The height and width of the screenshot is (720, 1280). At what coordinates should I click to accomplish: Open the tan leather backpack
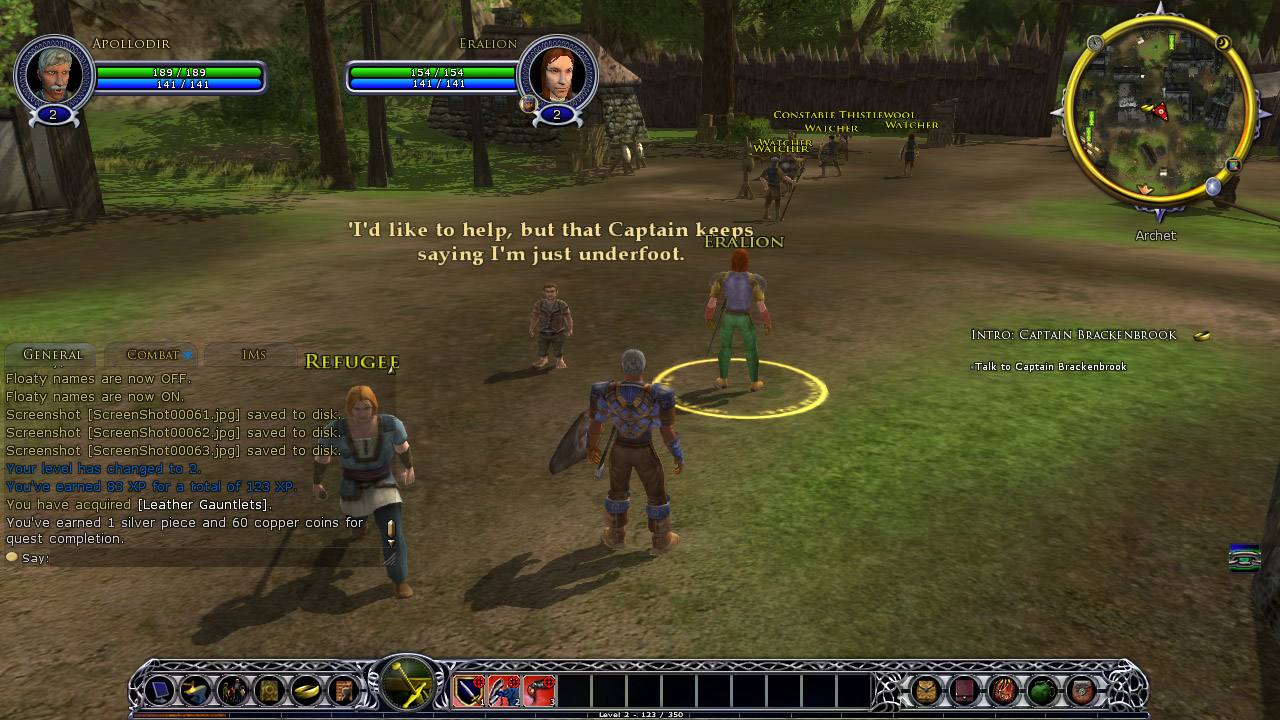coord(927,691)
